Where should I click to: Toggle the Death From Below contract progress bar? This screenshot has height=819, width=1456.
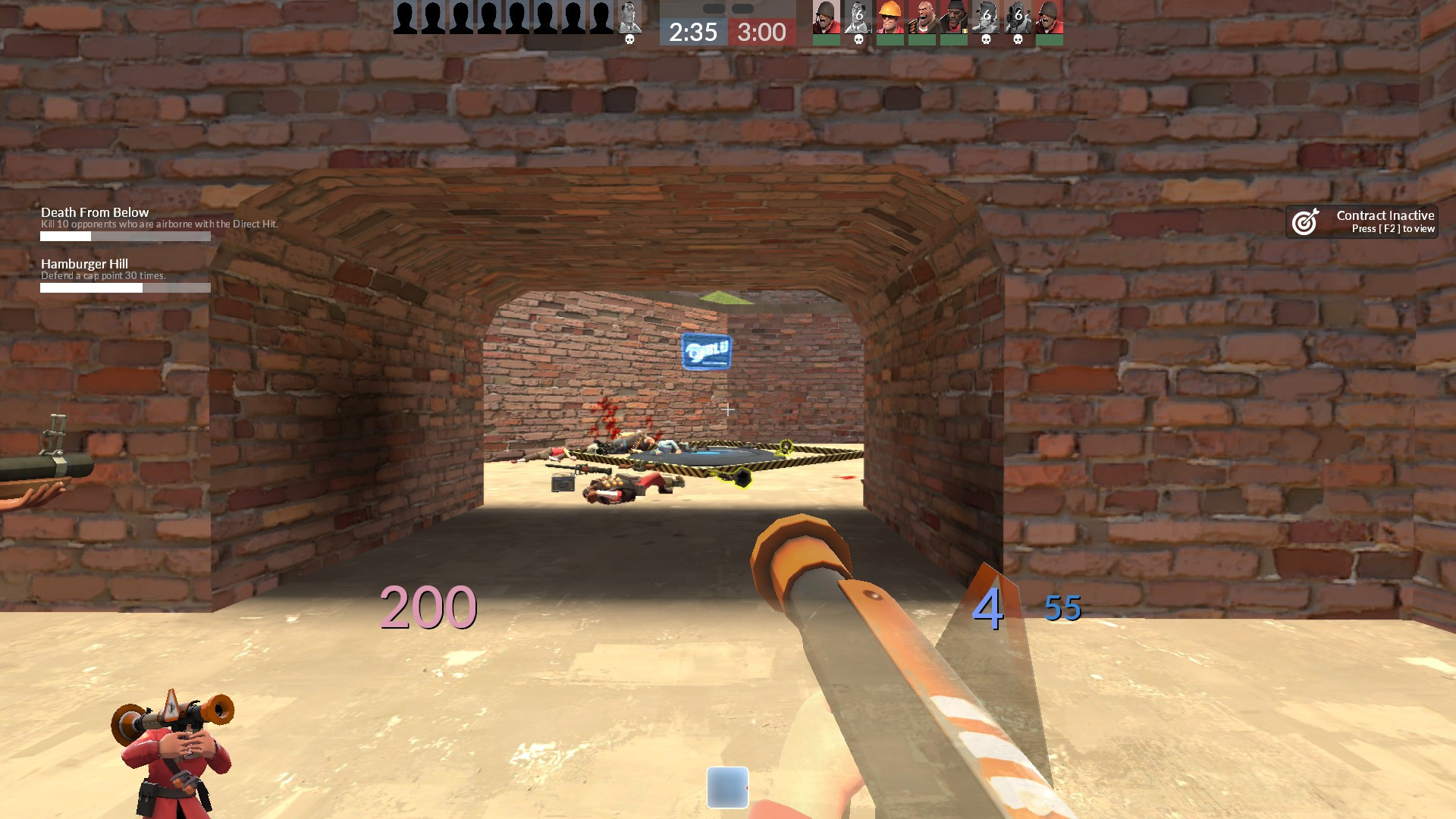coord(125,236)
